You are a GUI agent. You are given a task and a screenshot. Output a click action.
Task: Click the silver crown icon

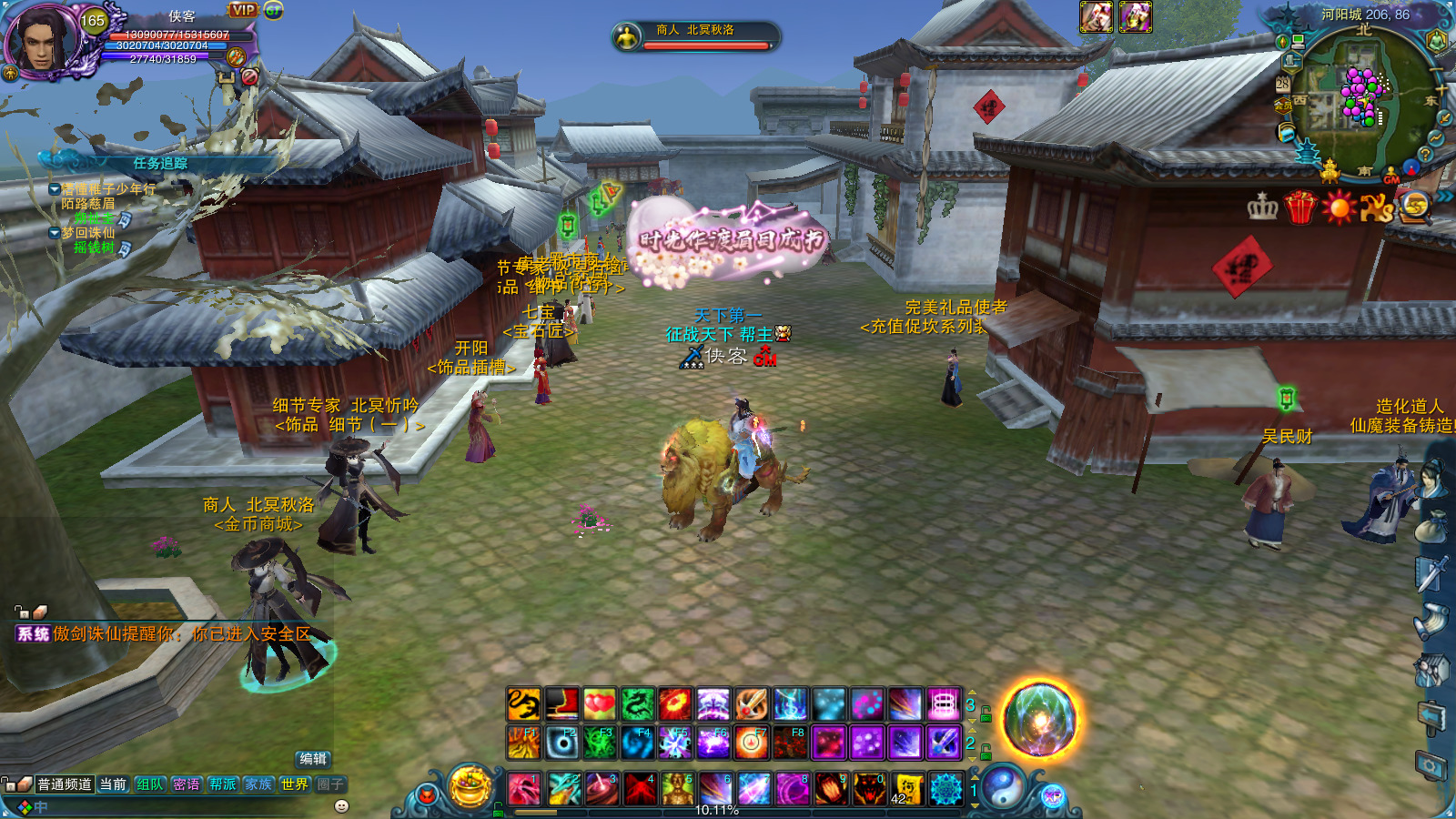click(x=1262, y=207)
